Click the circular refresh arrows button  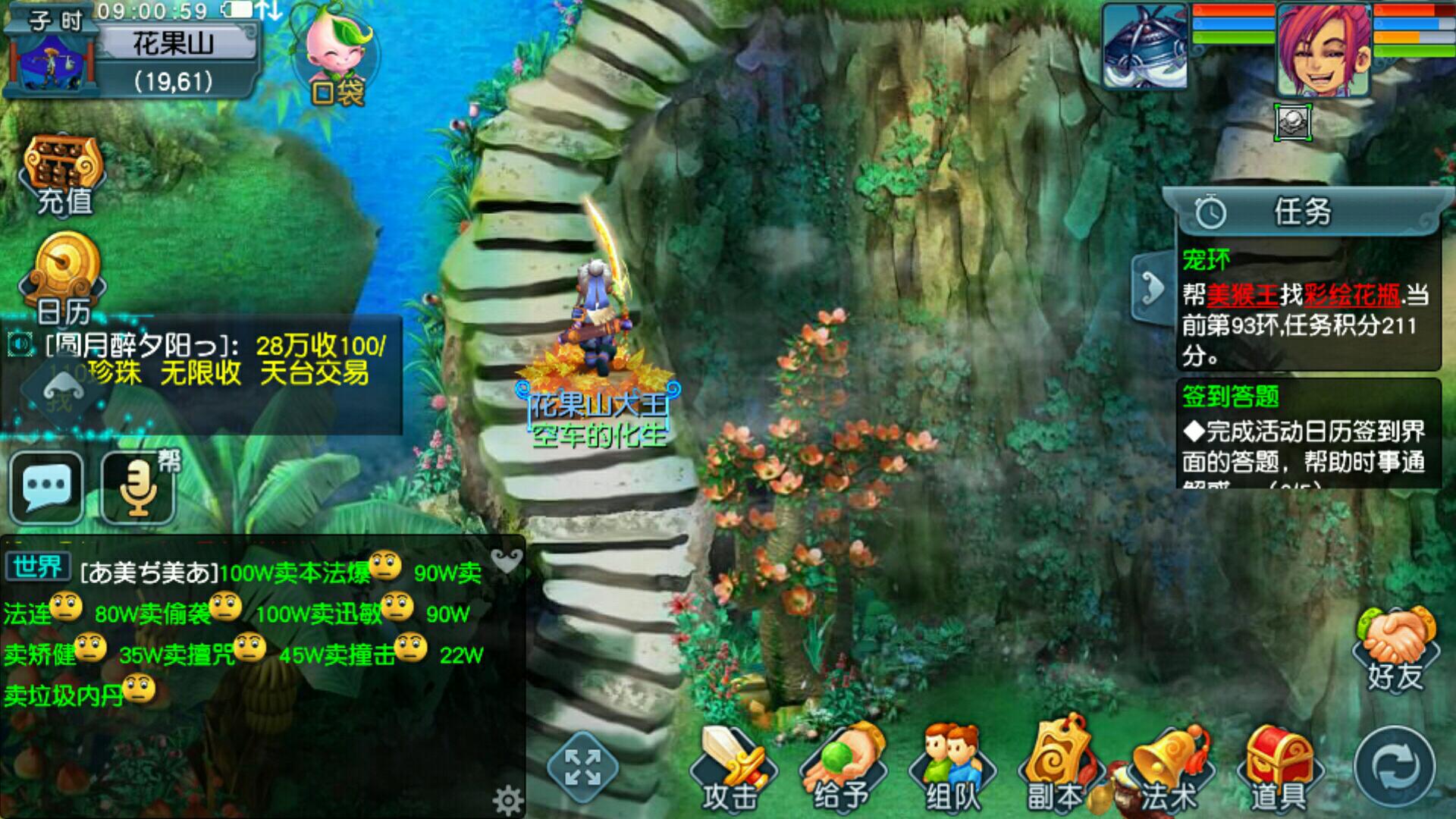[x=1394, y=767]
